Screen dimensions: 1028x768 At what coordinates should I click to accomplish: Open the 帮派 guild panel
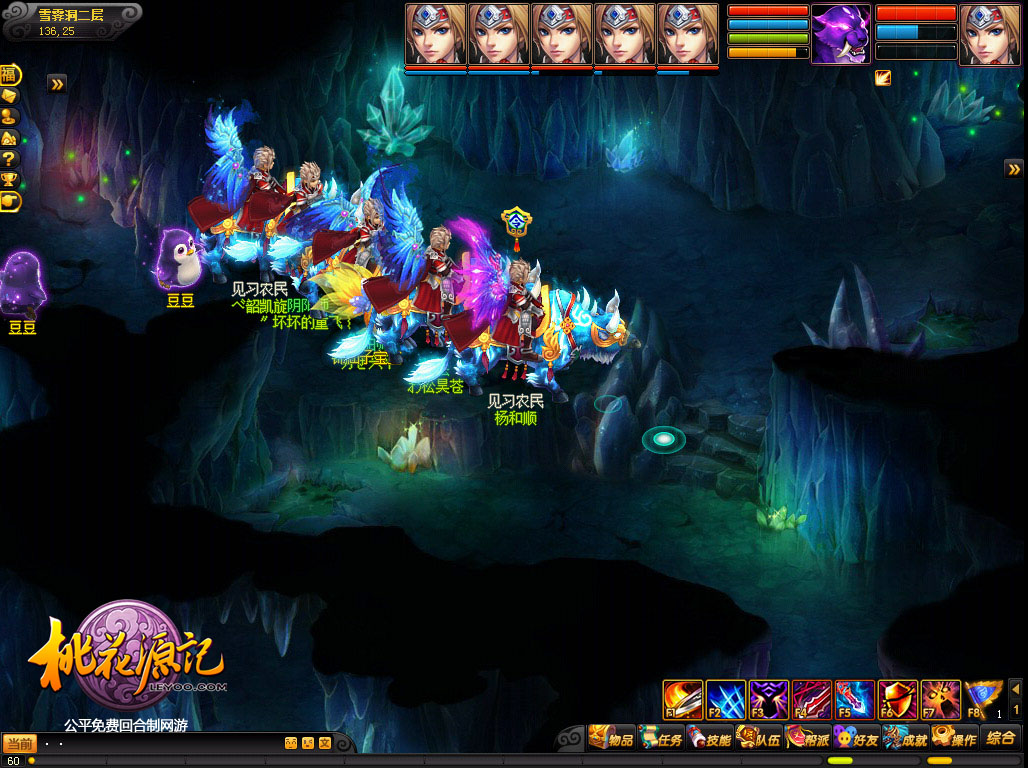pyautogui.click(x=807, y=739)
